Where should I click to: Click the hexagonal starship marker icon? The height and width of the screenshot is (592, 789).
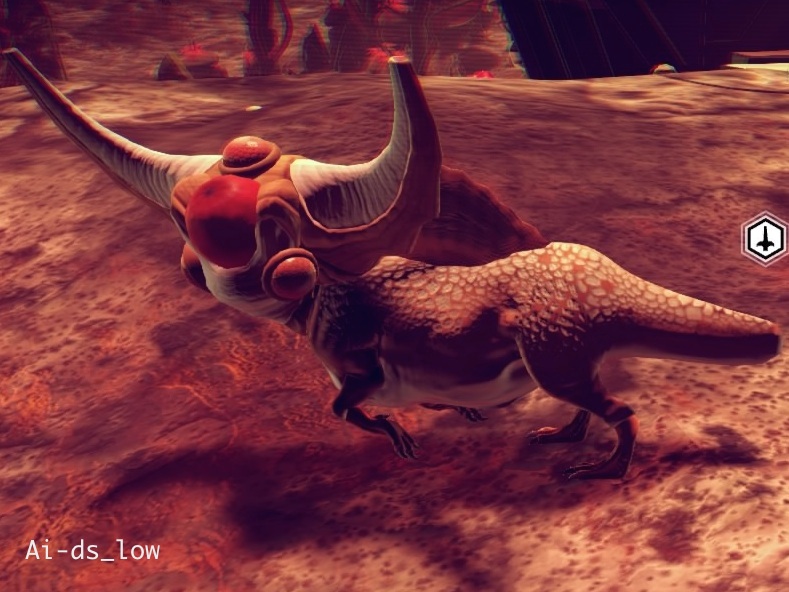click(x=765, y=239)
